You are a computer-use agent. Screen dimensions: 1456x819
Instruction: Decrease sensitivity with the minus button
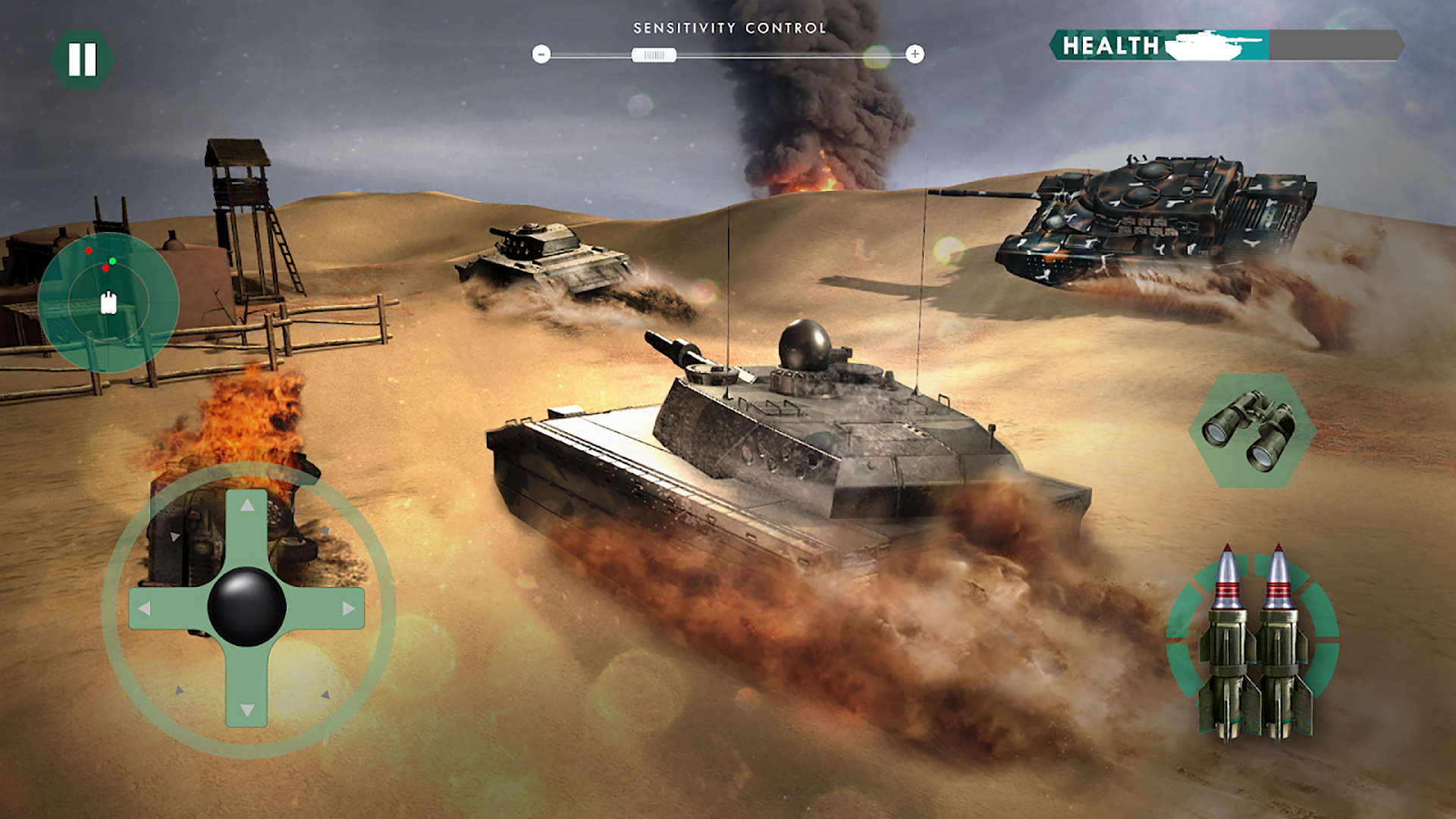541,54
